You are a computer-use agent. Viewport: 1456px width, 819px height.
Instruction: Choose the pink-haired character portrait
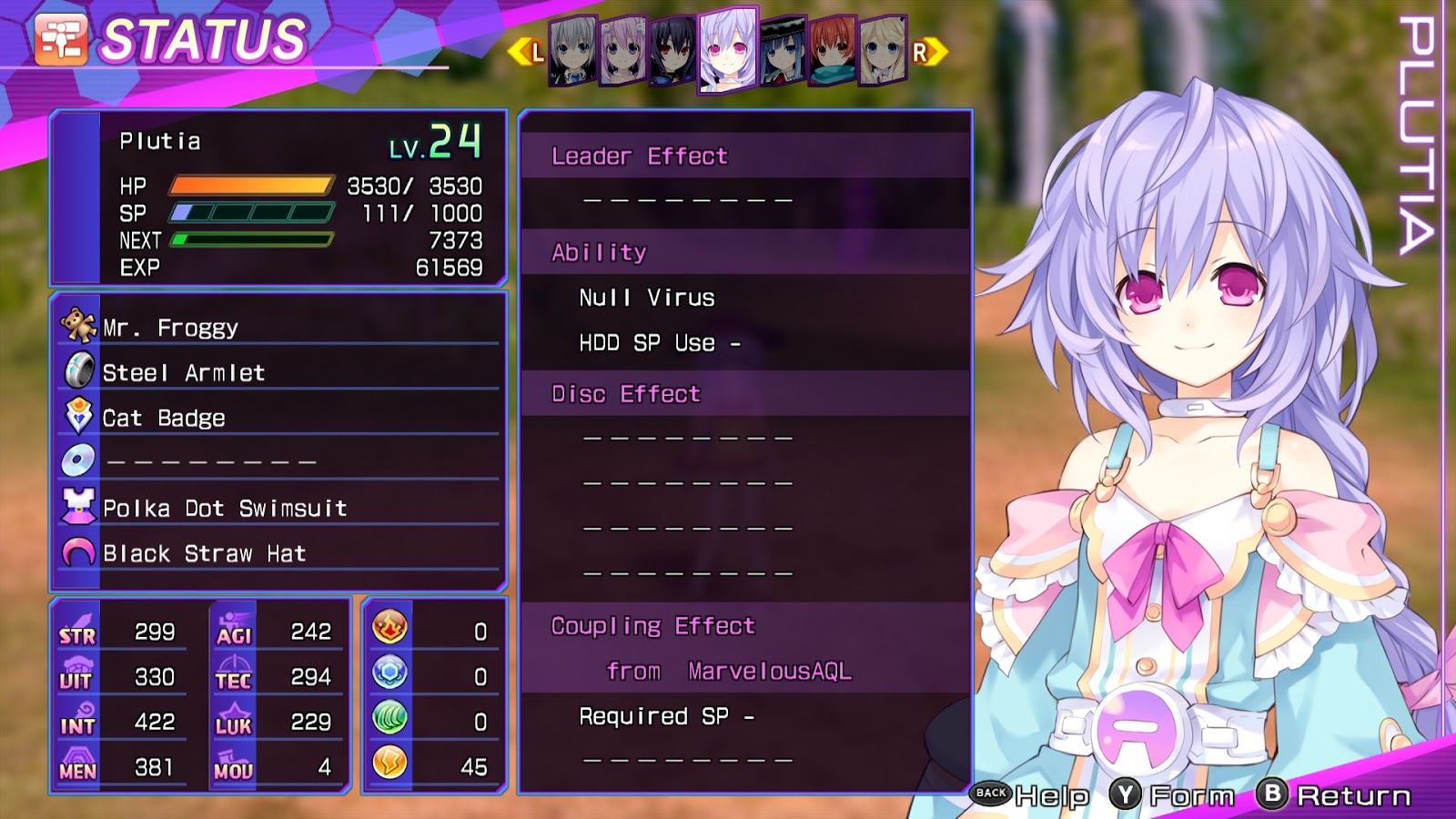coord(623,51)
